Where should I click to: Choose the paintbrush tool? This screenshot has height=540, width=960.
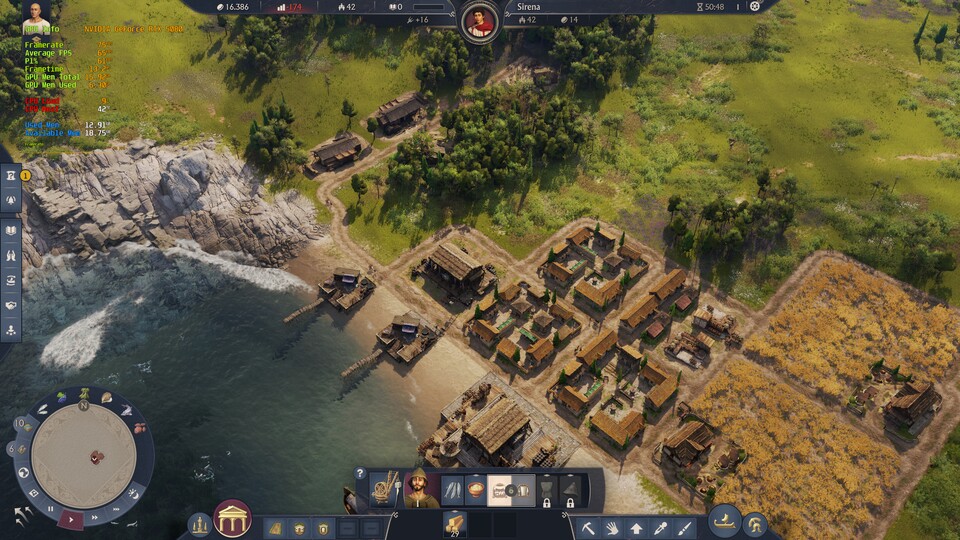(685, 527)
